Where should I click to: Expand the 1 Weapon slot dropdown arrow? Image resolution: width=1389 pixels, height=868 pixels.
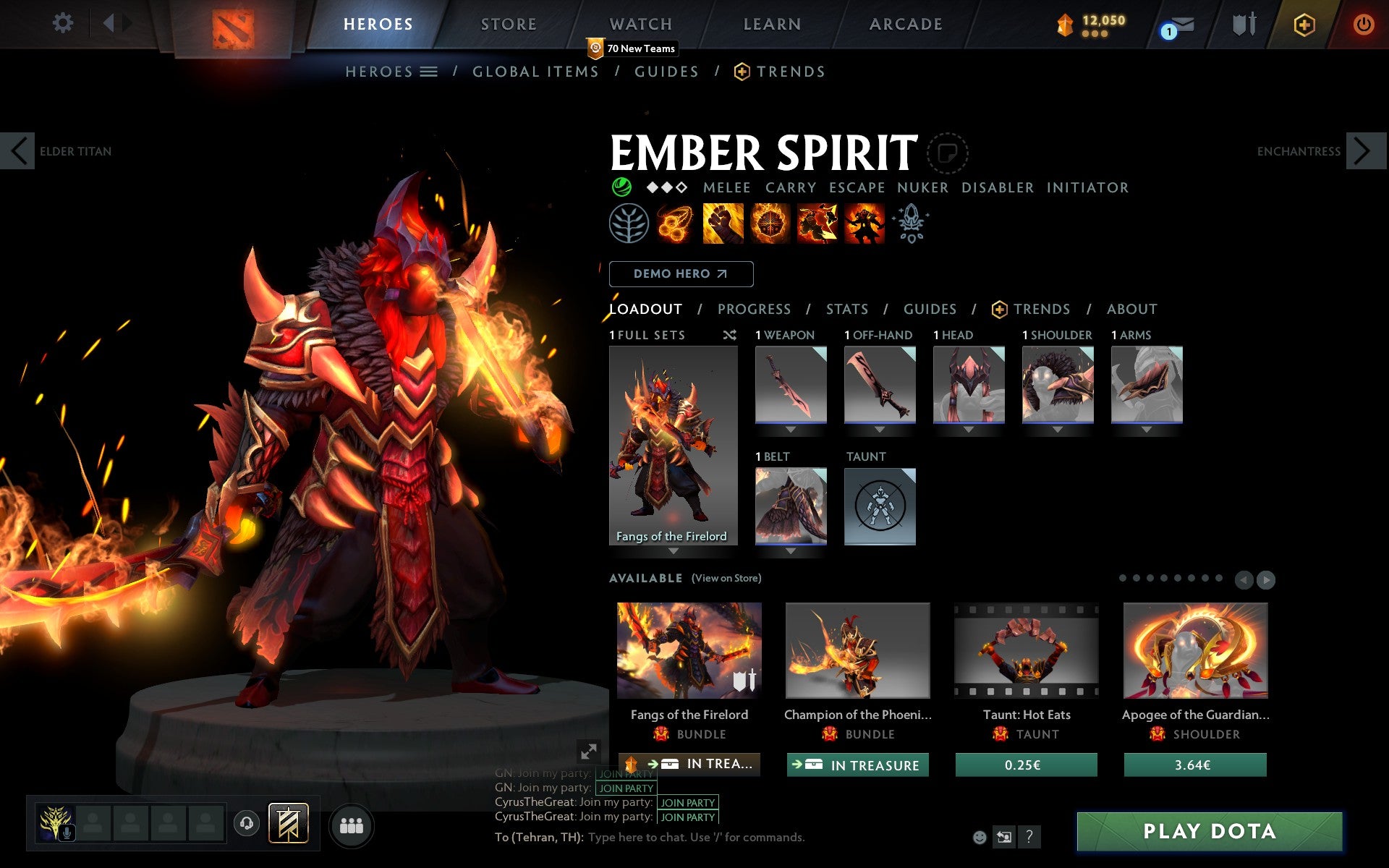[791, 428]
